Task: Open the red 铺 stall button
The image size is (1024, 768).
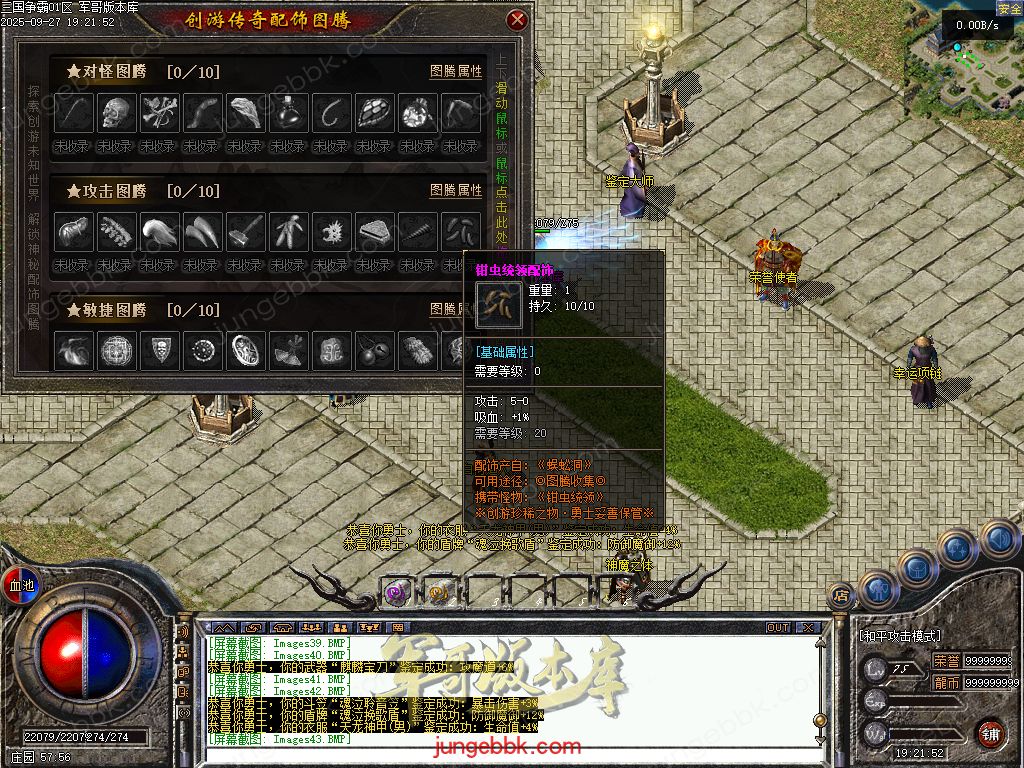Action: point(990,733)
